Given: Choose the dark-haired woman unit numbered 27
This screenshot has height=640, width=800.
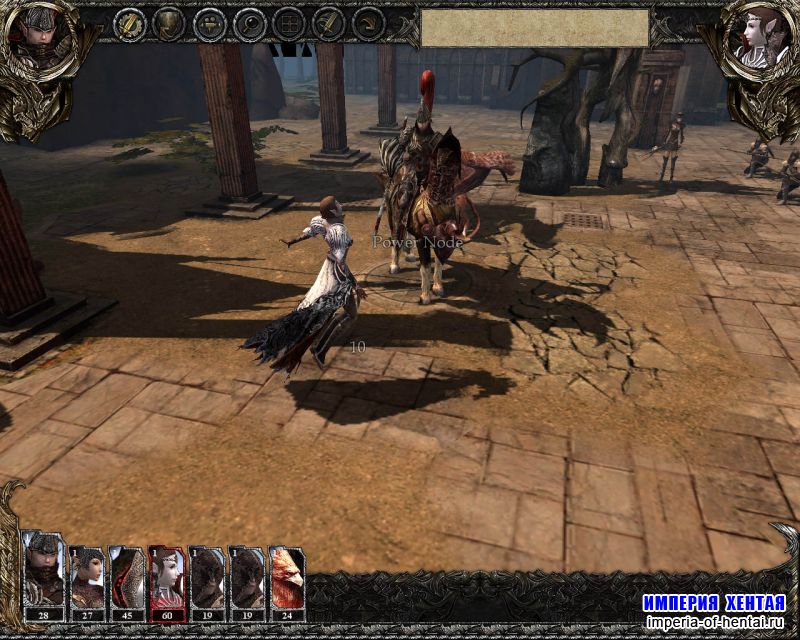Looking at the screenshot, I should (x=87, y=577).
